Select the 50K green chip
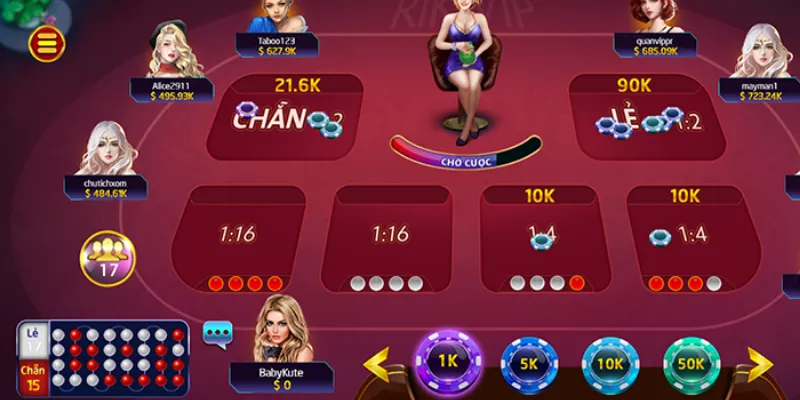The image size is (800, 400). (692, 363)
